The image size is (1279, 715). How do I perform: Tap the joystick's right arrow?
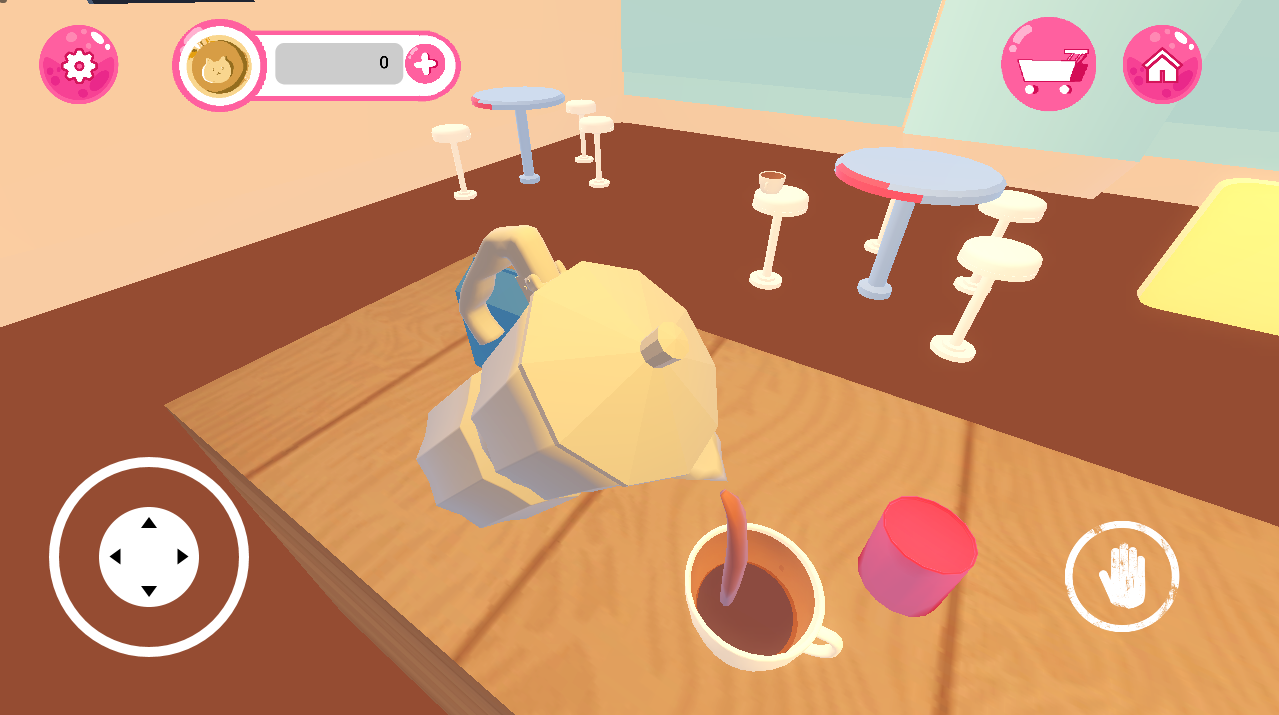[183, 557]
